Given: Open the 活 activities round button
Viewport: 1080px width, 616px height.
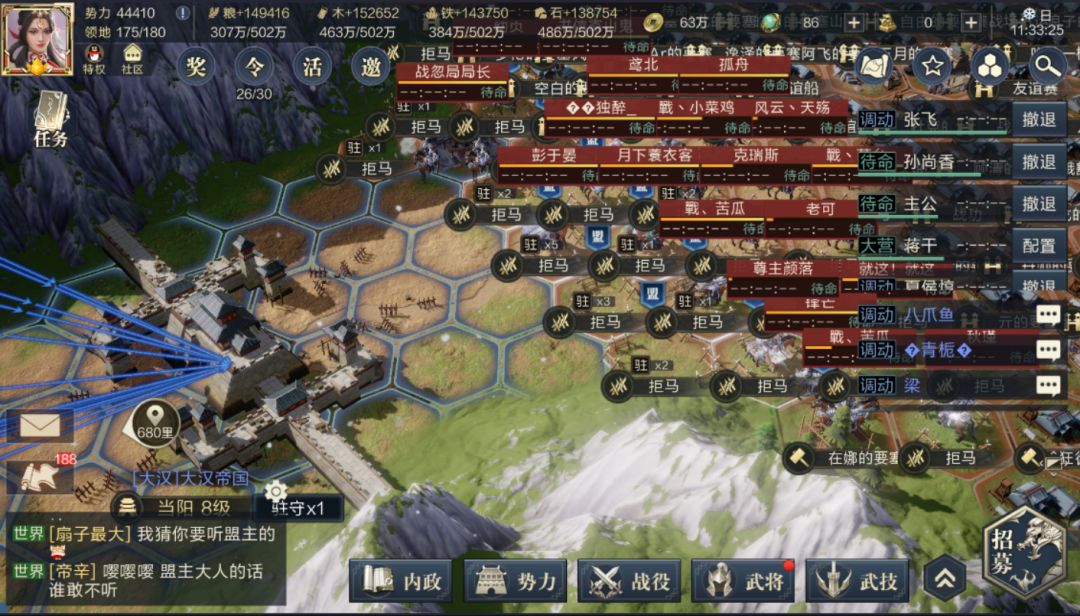Looking at the screenshot, I should (313, 67).
